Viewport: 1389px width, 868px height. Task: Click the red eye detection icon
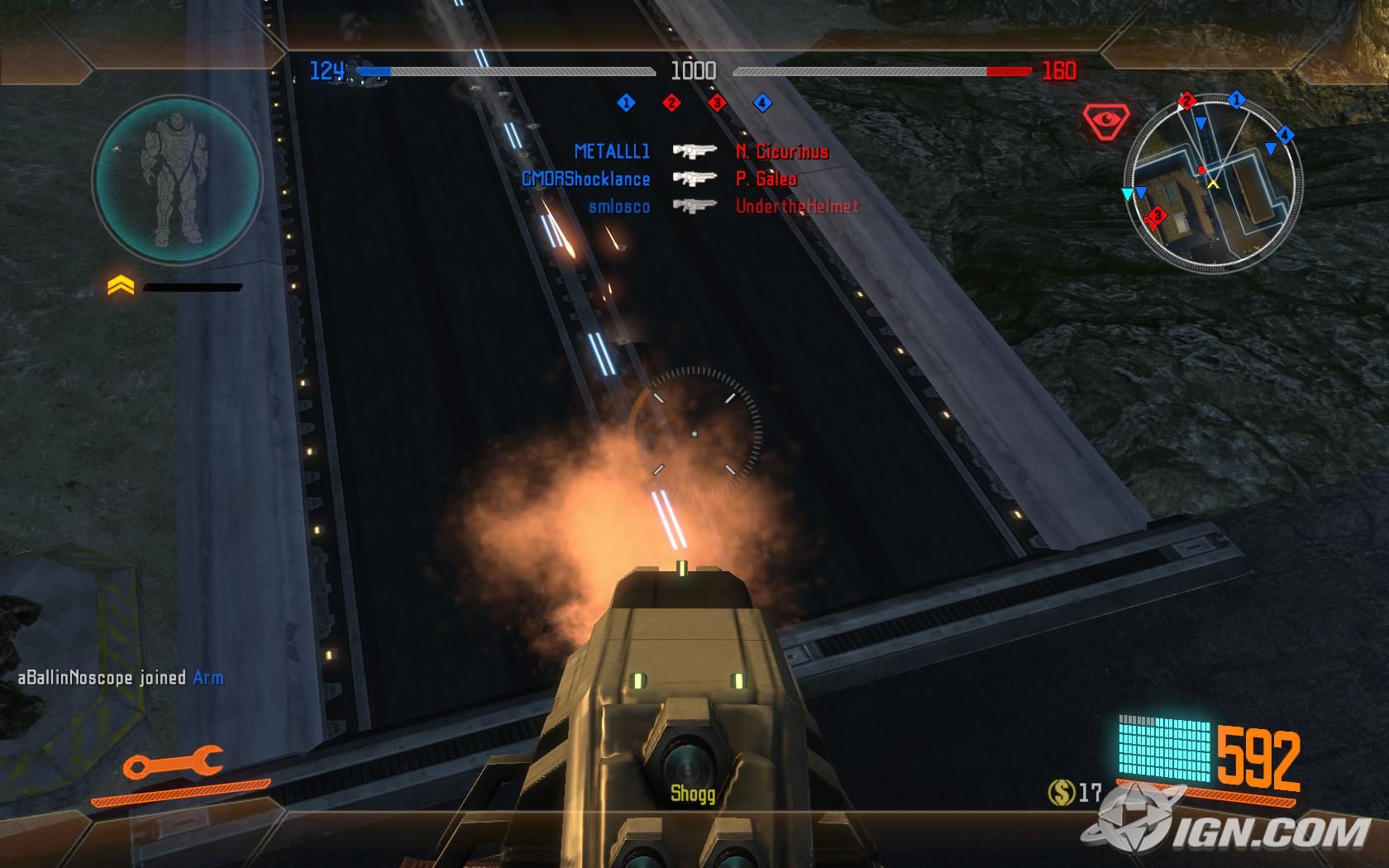pyautogui.click(x=1105, y=122)
